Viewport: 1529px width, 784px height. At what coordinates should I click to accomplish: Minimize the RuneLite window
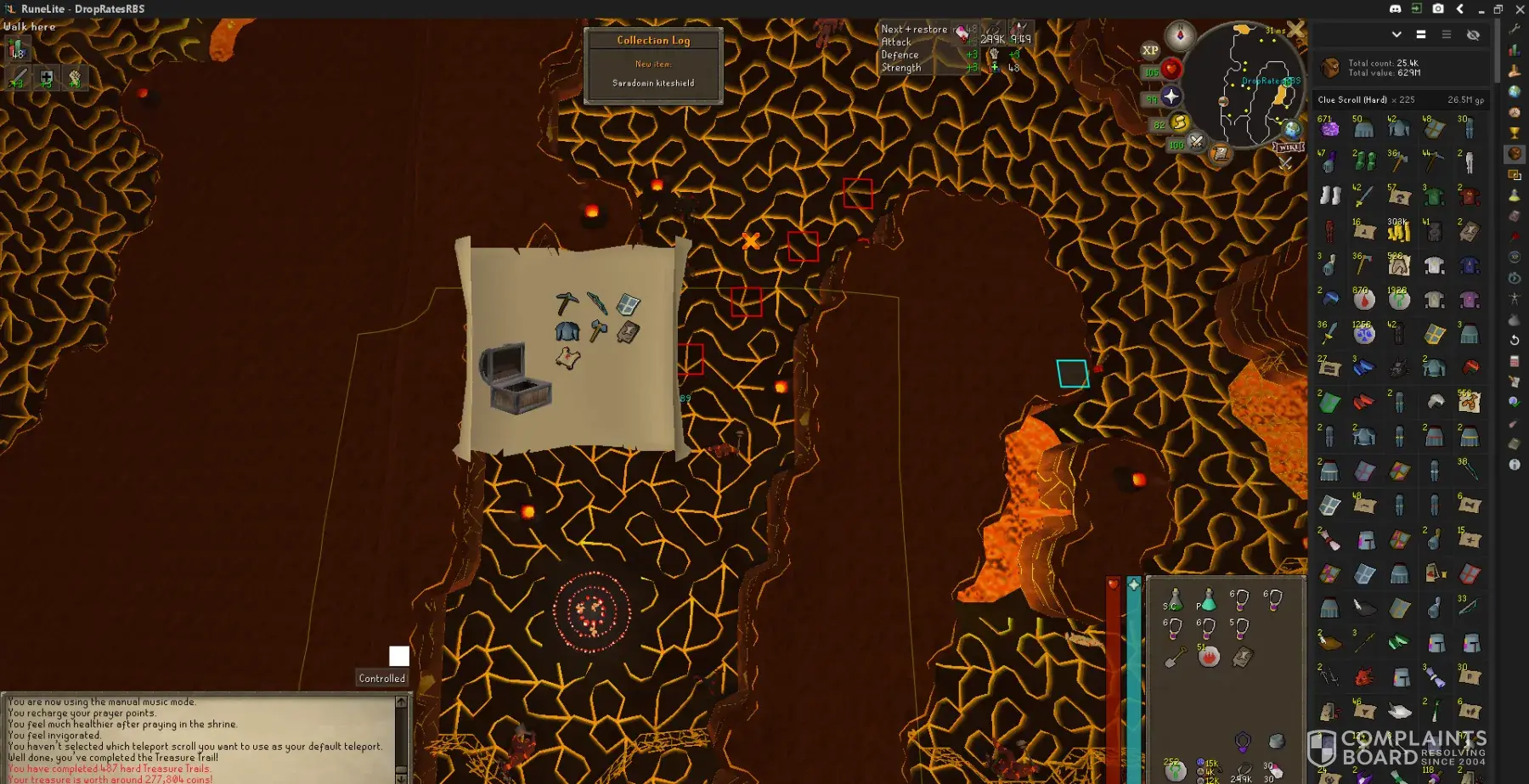coord(1481,8)
